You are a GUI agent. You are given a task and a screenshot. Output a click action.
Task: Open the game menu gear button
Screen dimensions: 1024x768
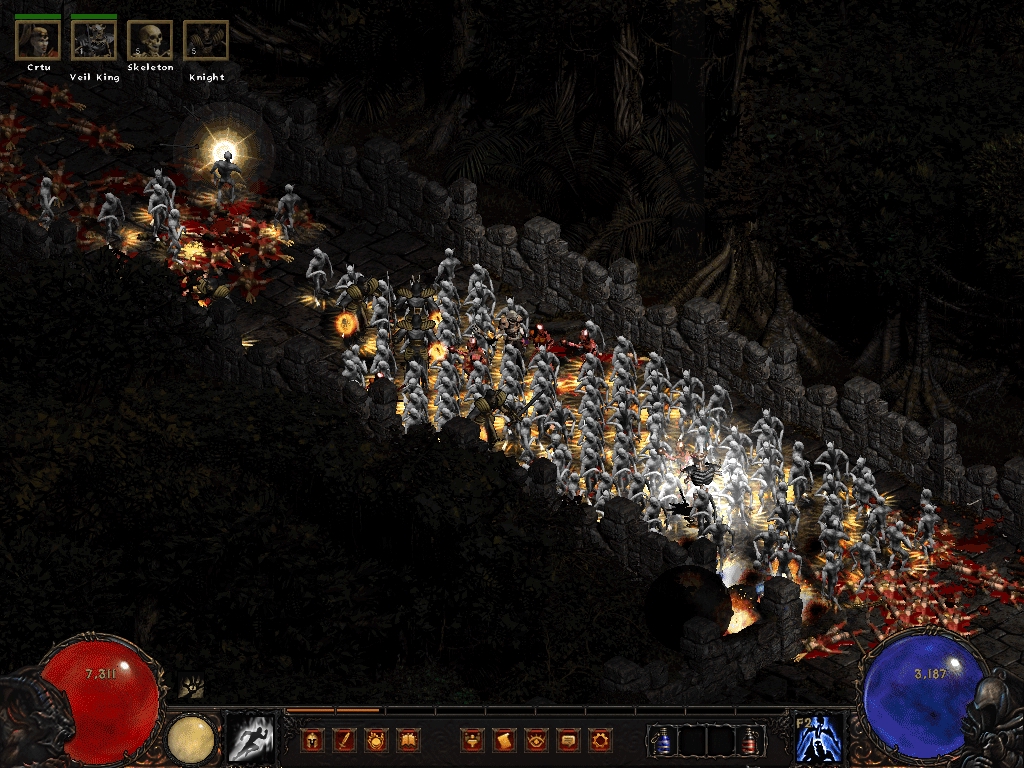tap(600, 740)
